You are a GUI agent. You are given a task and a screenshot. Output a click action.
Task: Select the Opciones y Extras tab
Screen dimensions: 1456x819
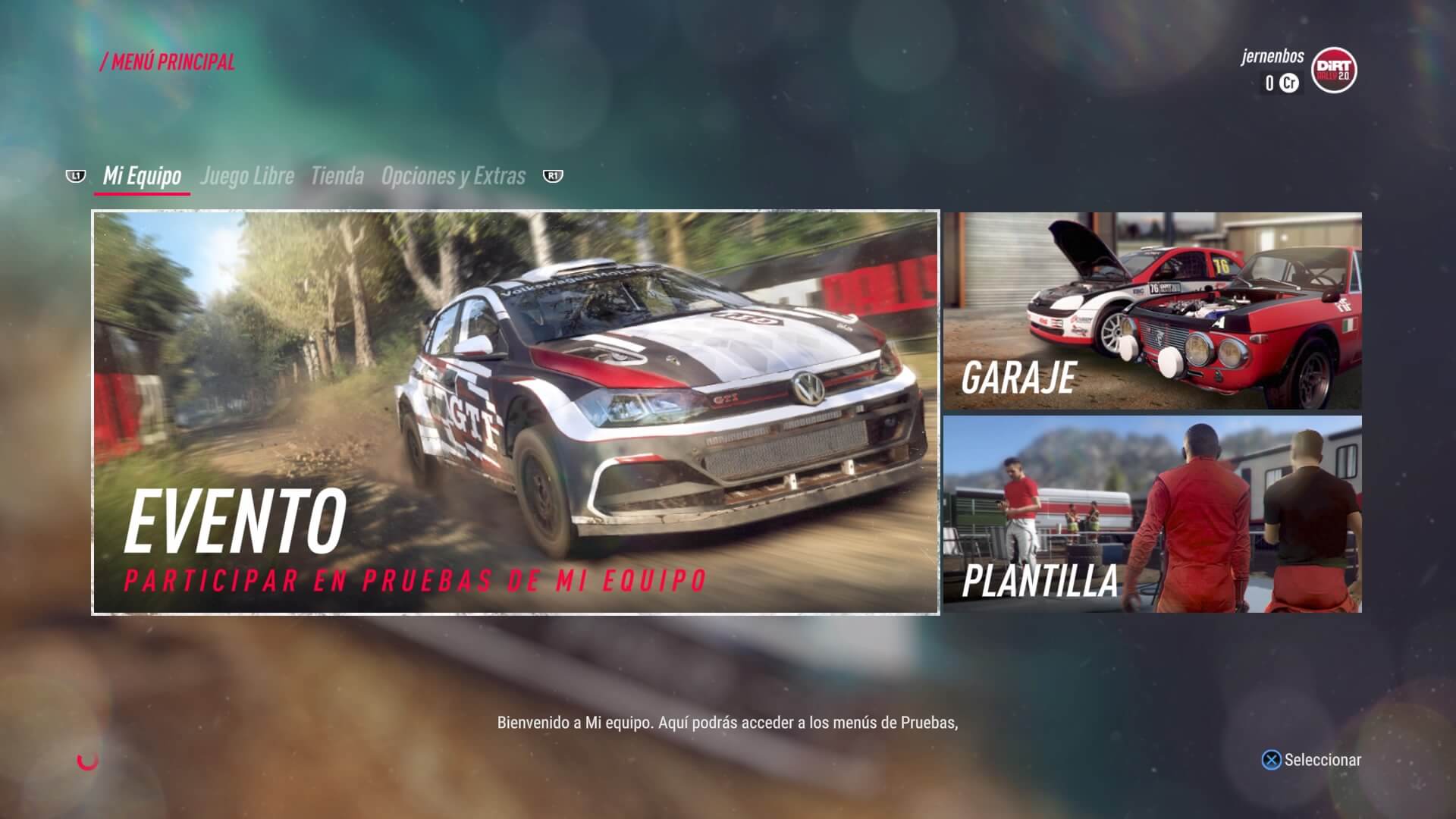(453, 176)
